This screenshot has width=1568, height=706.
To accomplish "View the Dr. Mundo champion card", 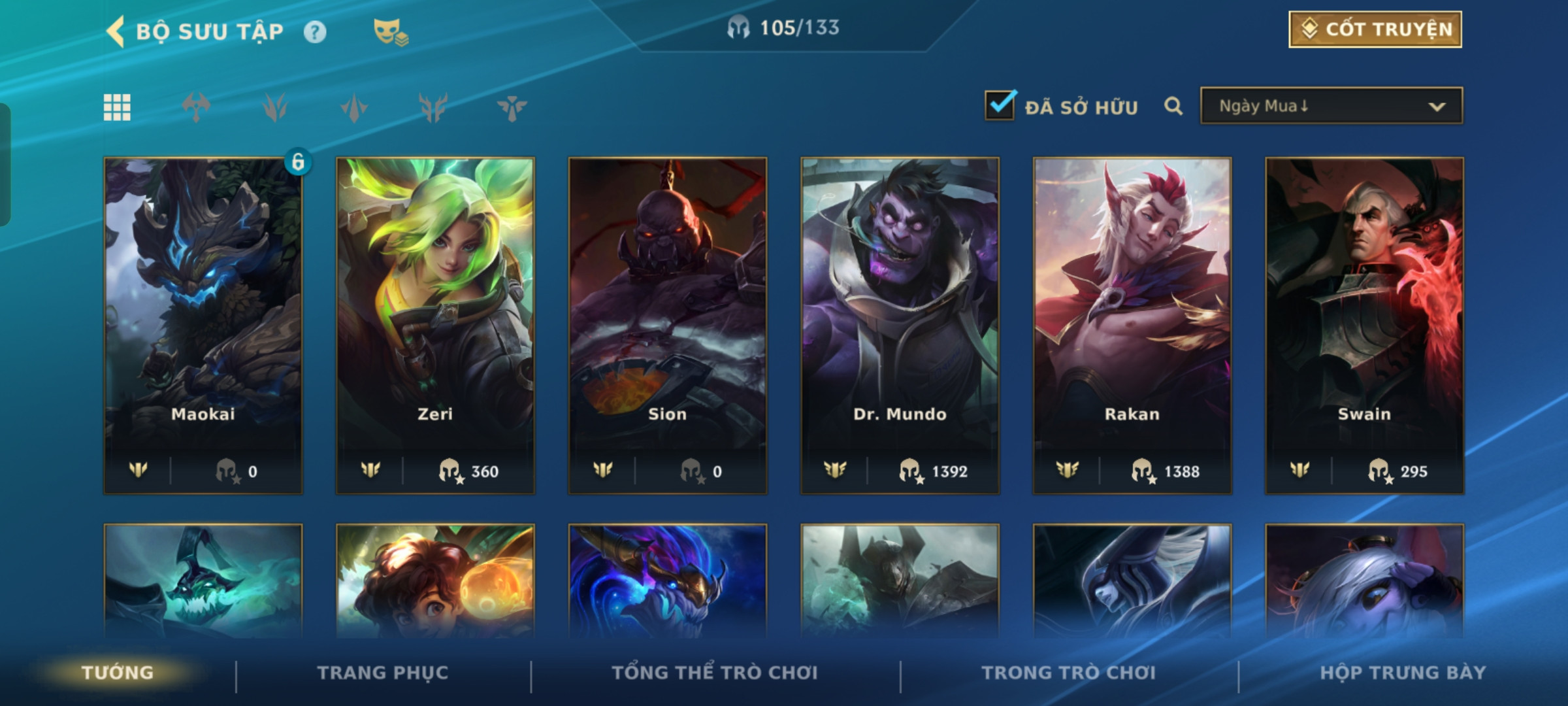I will pos(900,325).
